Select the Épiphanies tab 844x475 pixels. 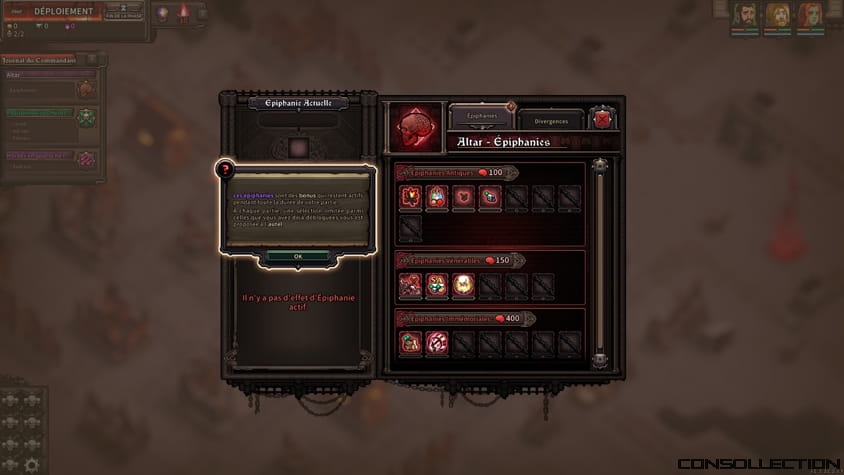pyautogui.click(x=482, y=116)
